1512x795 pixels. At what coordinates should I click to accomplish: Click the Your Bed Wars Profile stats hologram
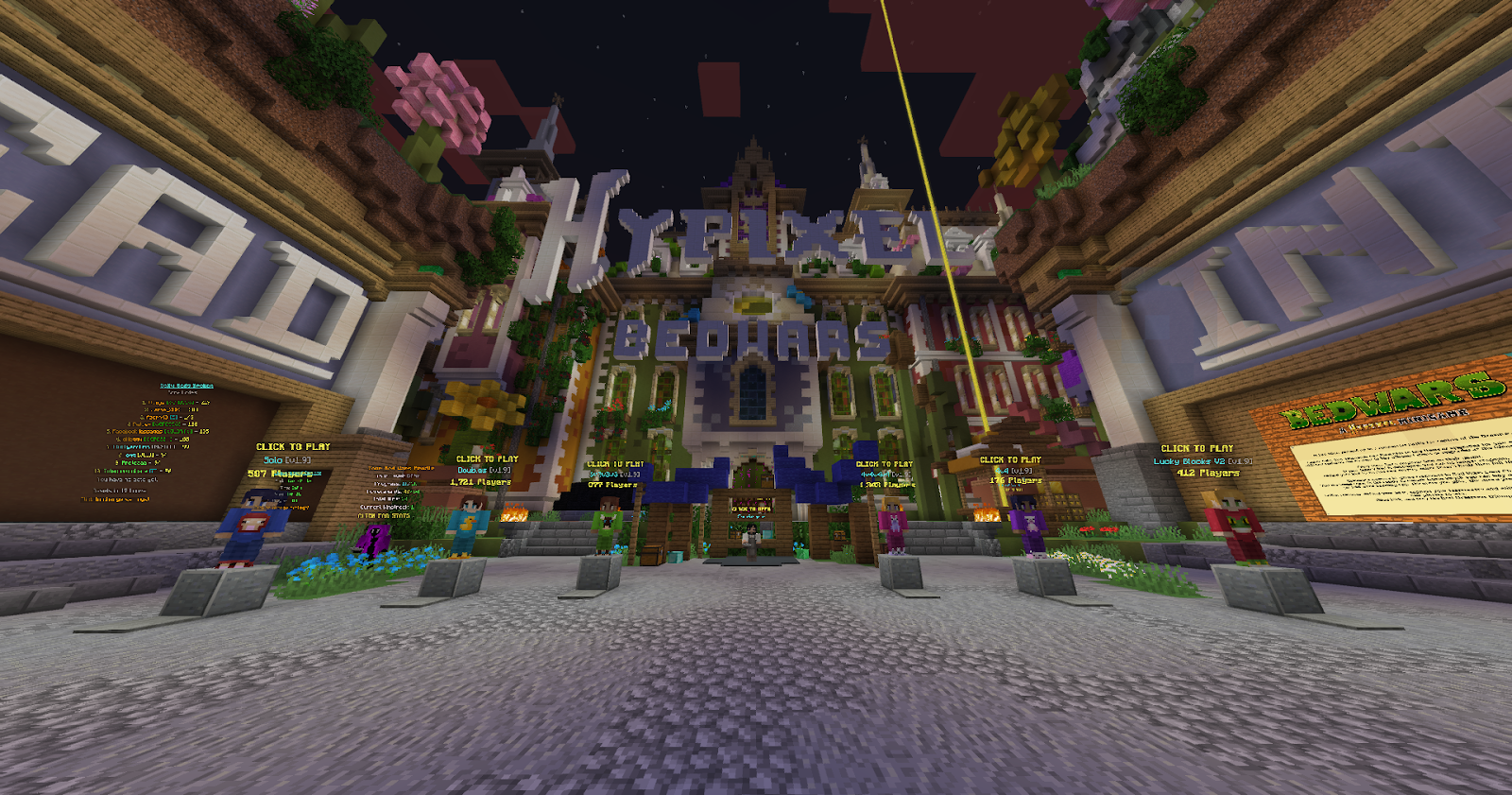[x=401, y=470]
